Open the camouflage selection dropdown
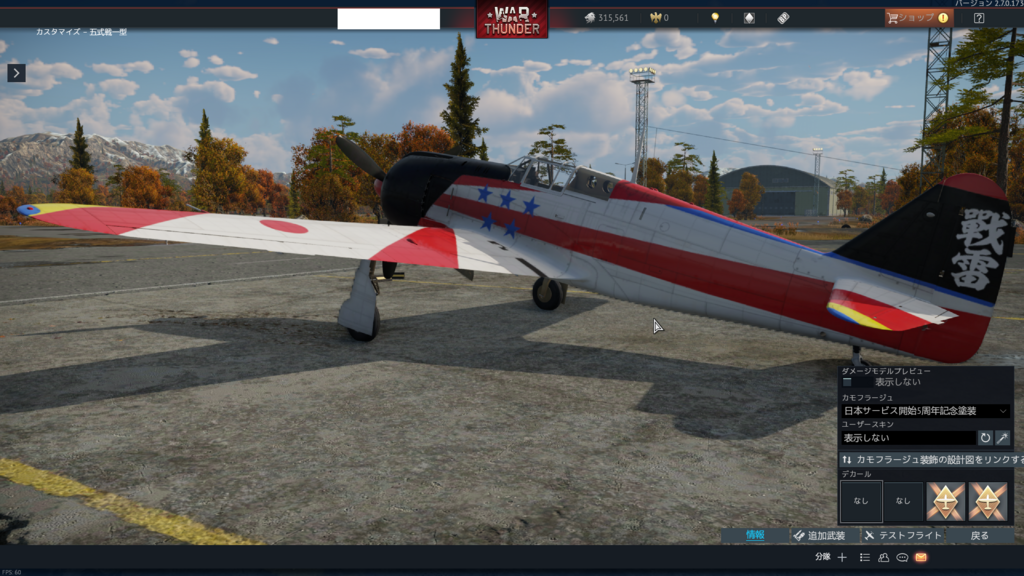Image resolution: width=1024 pixels, height=576 pixels. click(925, 411)
